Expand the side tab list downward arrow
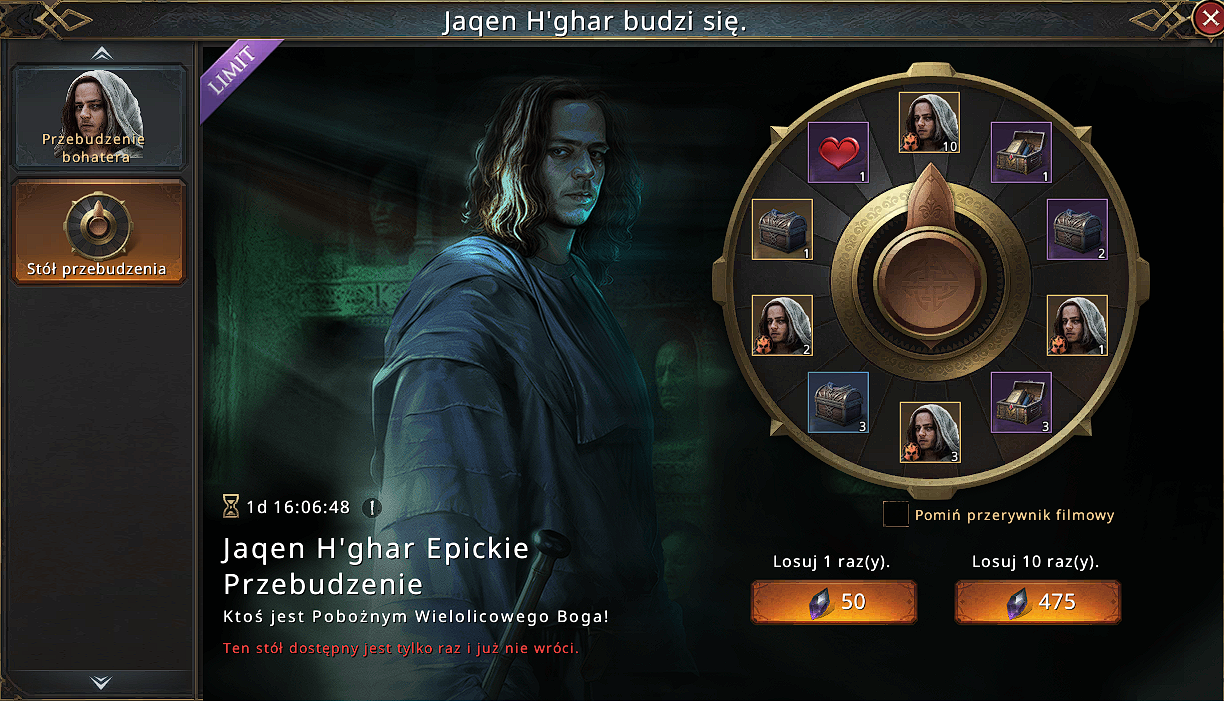This screenshot has height=701, width=1224. [100, 682]
